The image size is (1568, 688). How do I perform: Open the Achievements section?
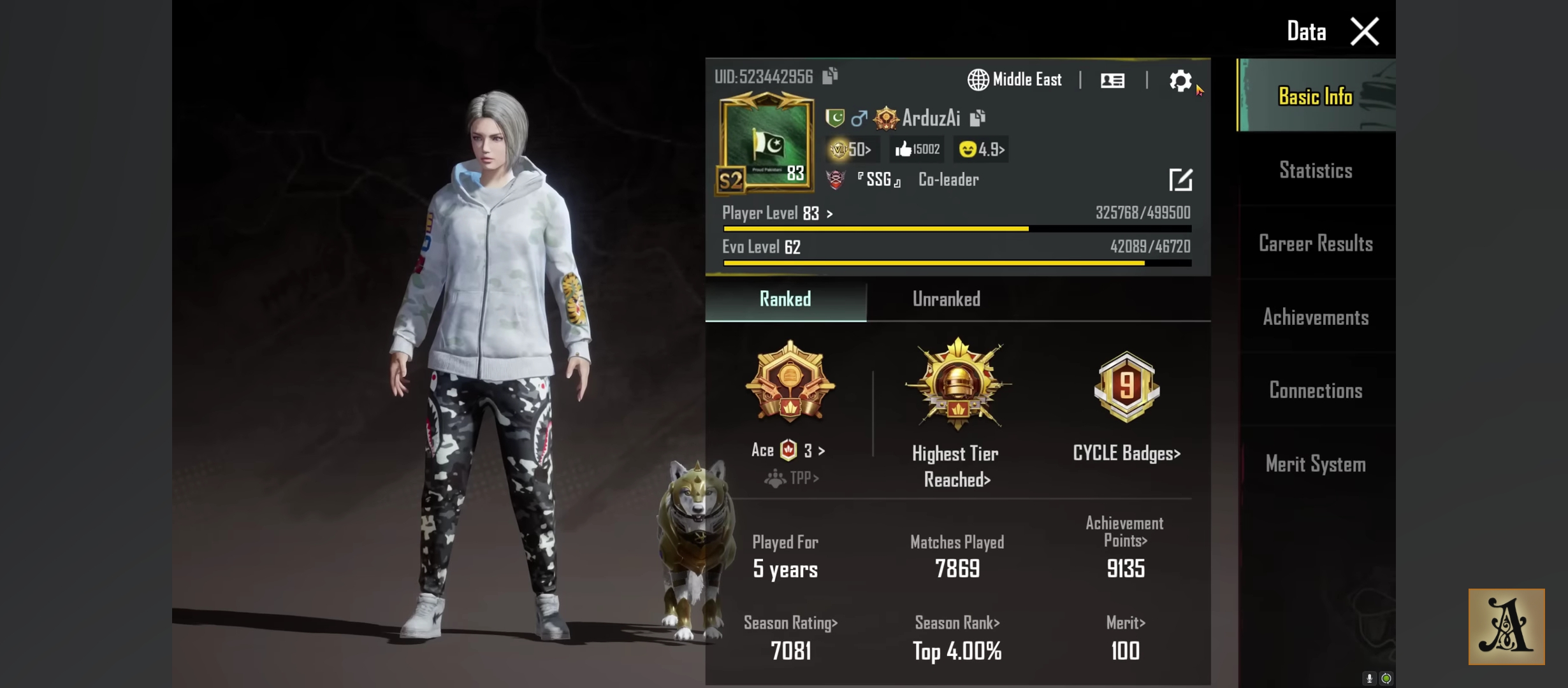[x=1316, y=317]
